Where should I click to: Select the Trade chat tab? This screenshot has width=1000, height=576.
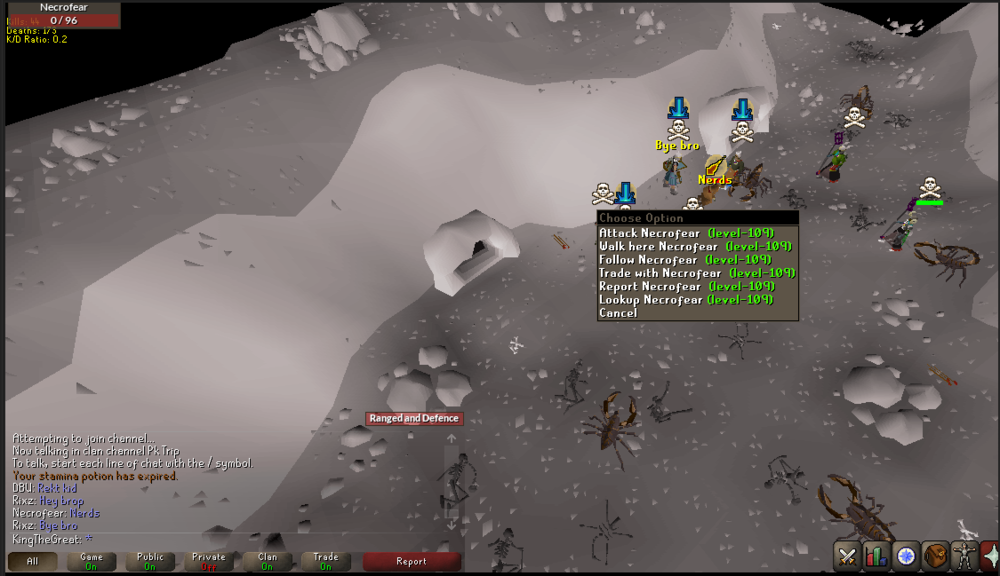325,561
